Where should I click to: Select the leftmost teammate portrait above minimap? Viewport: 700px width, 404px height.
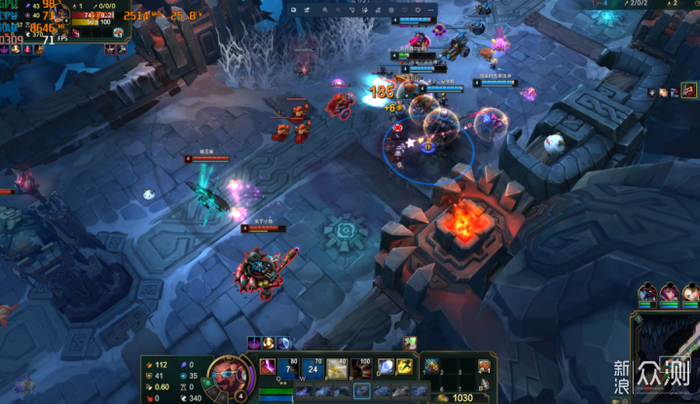[645, 295]
